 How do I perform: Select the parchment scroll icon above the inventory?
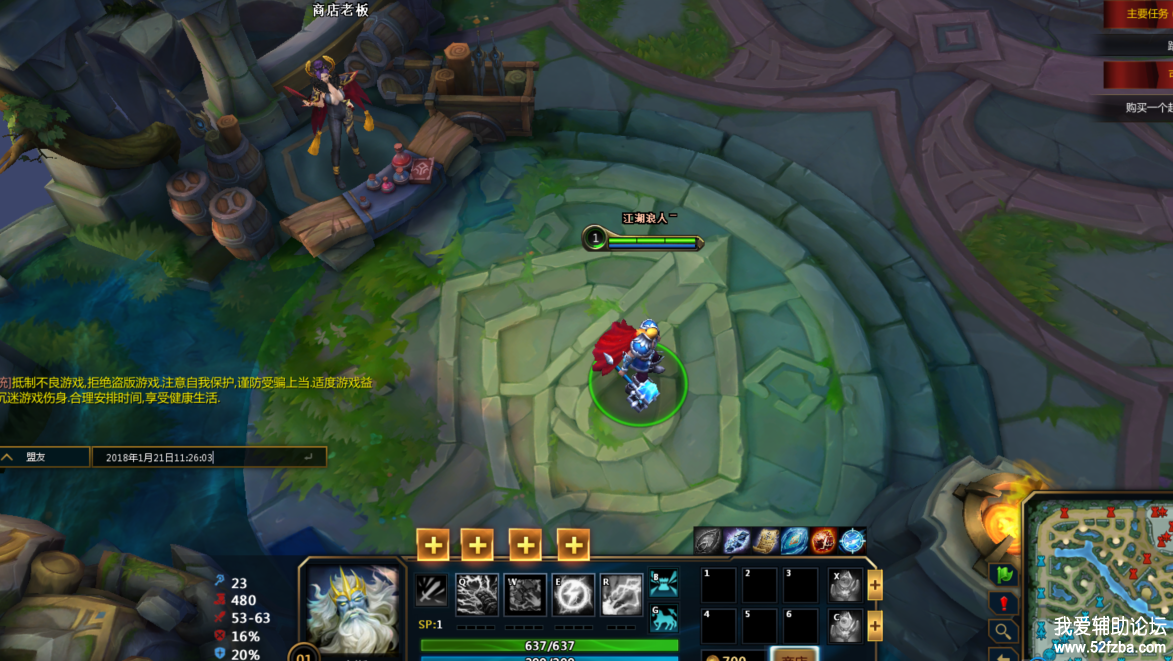(766, 542)
